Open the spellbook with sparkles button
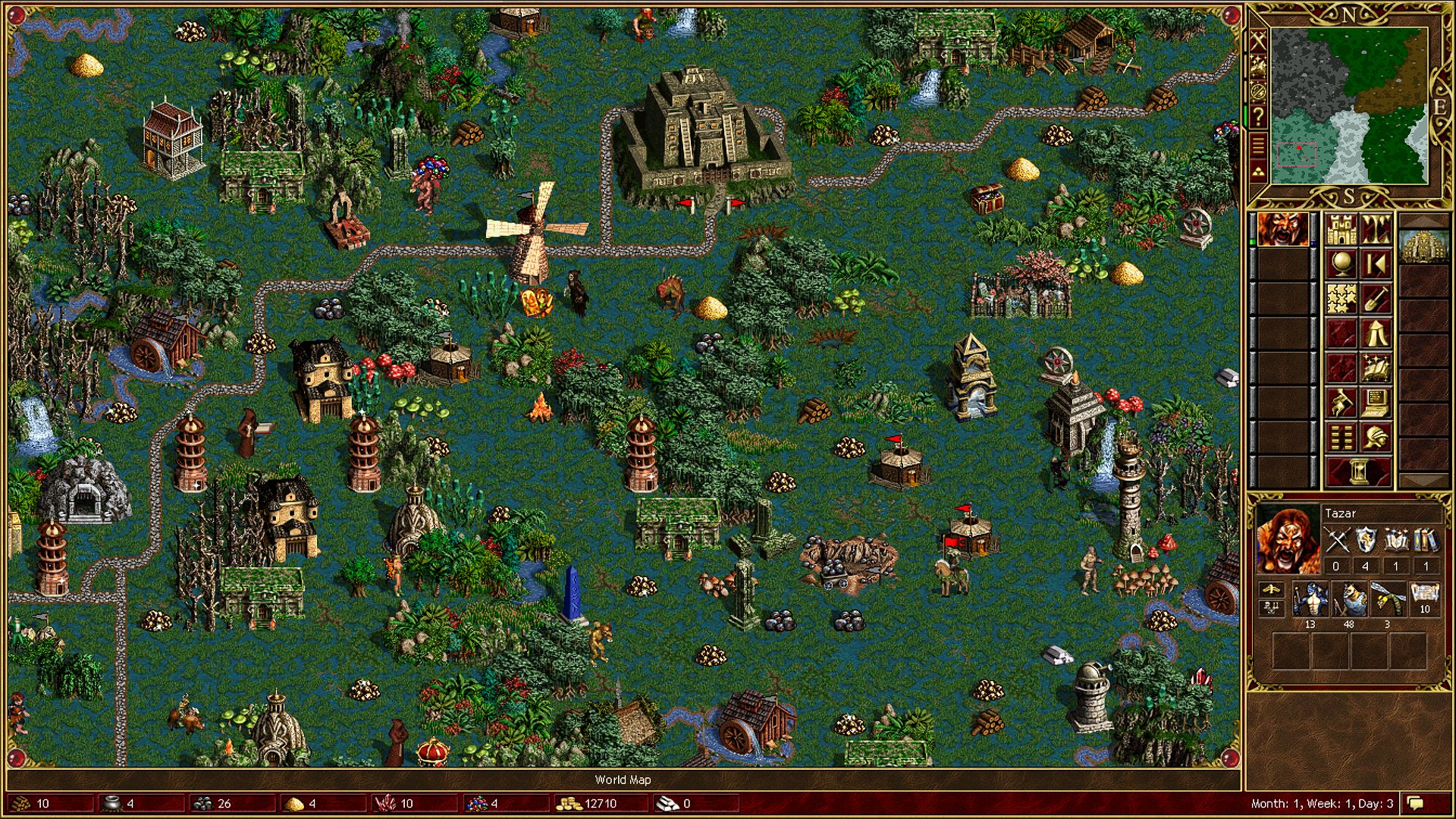1456x819 pixels. (1376, 369)
